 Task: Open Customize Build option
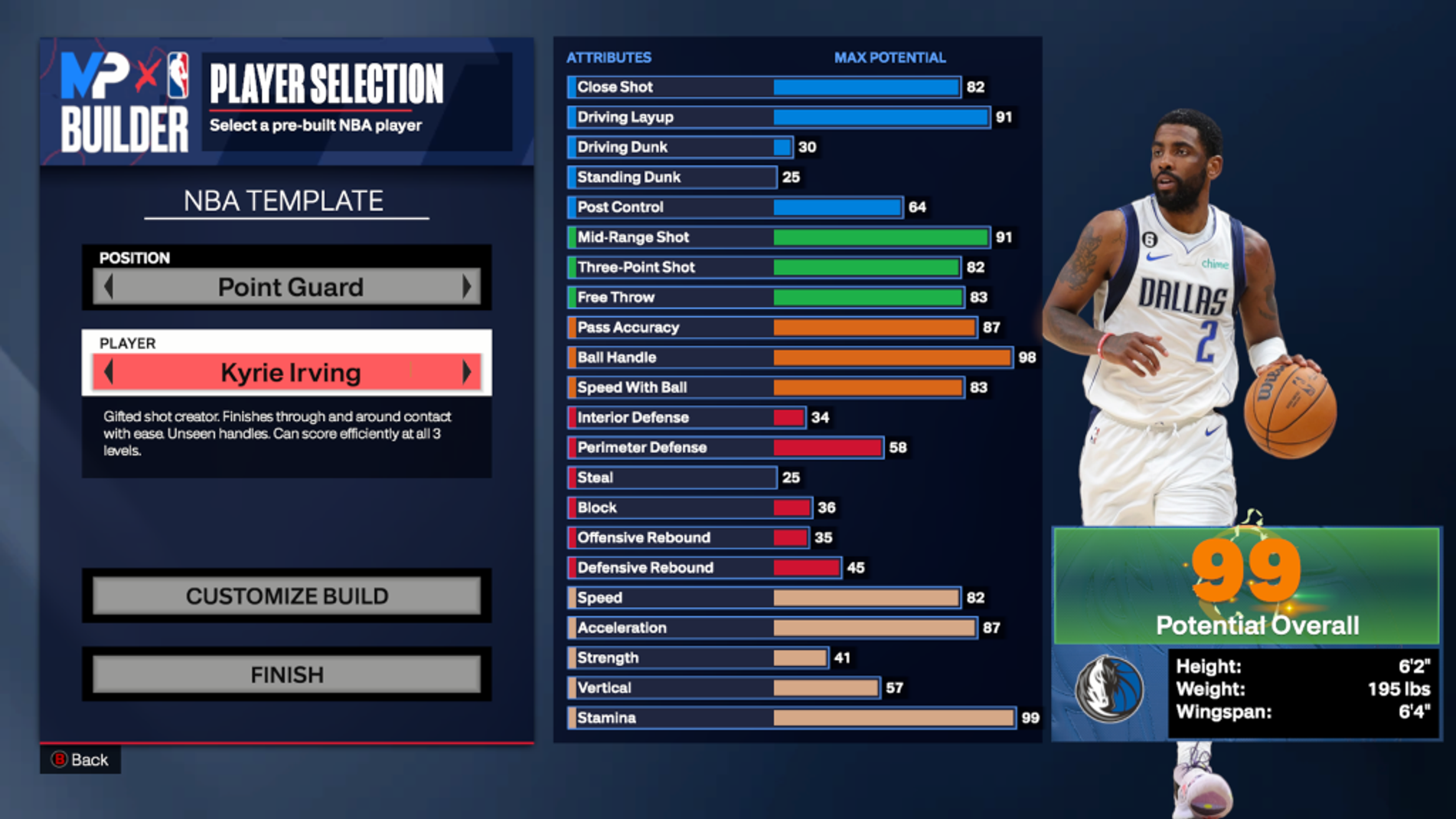(x=287, y=595)
